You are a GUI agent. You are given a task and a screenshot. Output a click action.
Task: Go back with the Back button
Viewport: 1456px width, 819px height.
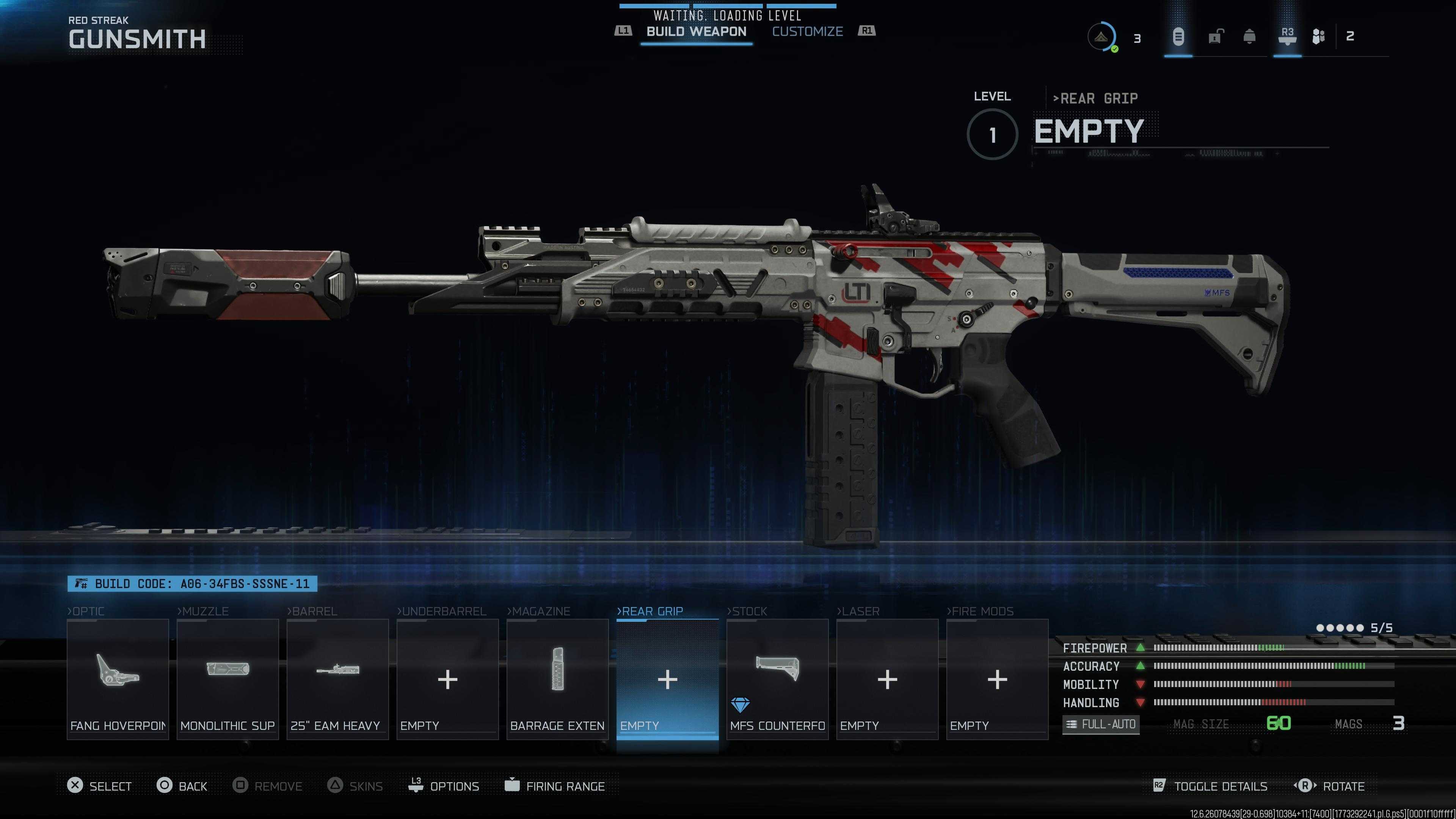coord(182,786)
